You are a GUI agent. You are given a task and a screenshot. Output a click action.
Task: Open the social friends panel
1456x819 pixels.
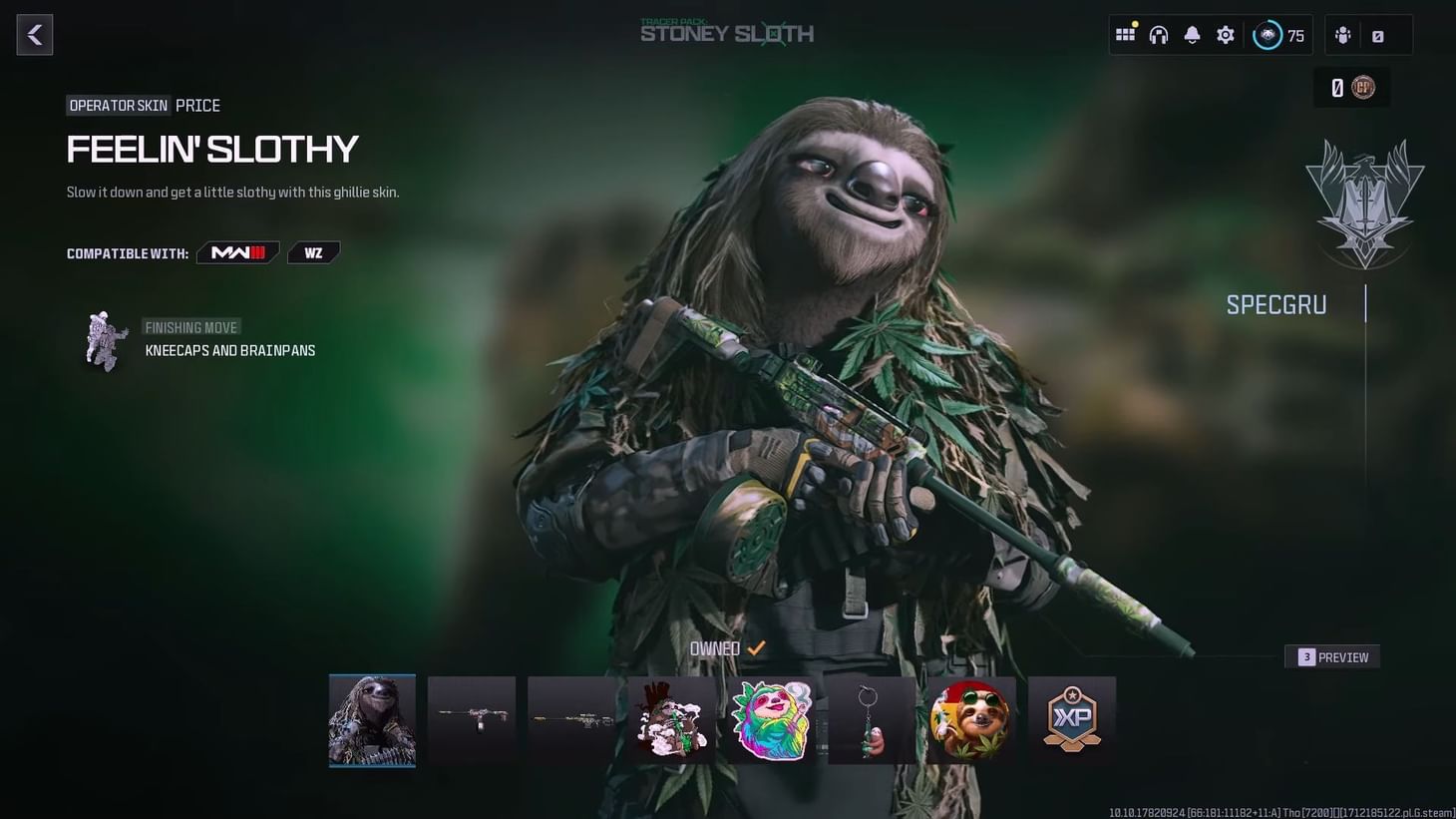(1342, 35)
